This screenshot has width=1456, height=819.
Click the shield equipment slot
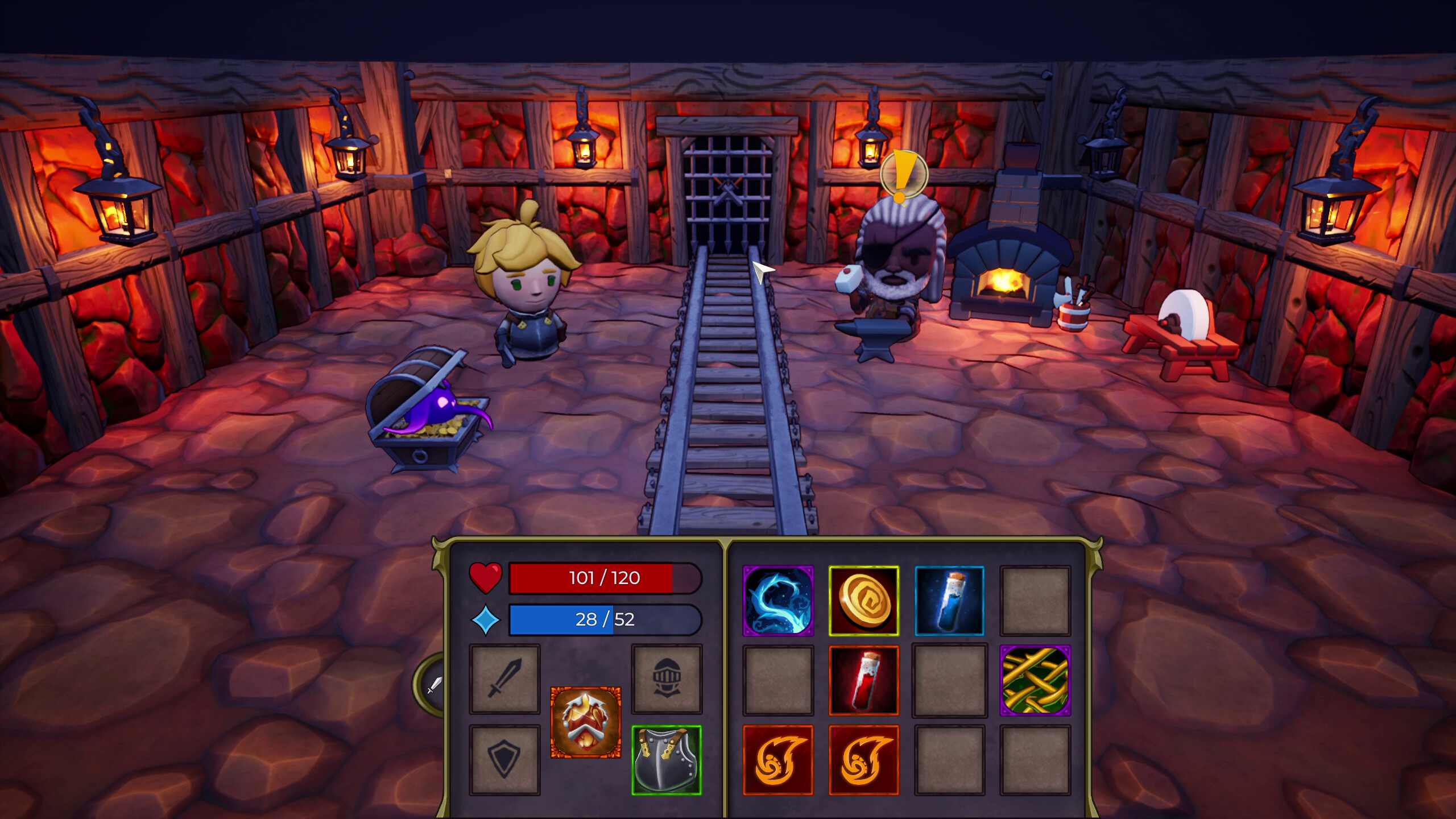504,760
